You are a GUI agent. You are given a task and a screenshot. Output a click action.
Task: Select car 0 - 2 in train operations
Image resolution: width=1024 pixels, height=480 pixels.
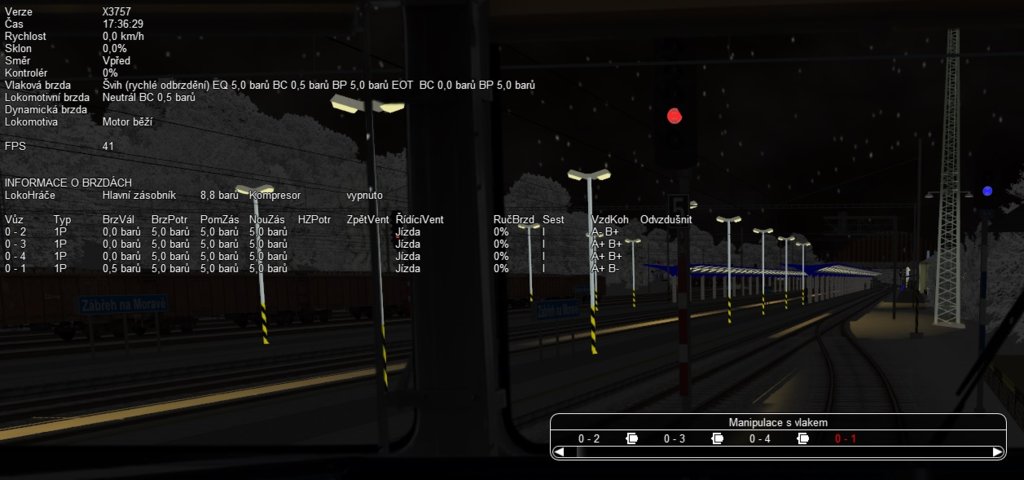tap(589, 438)
